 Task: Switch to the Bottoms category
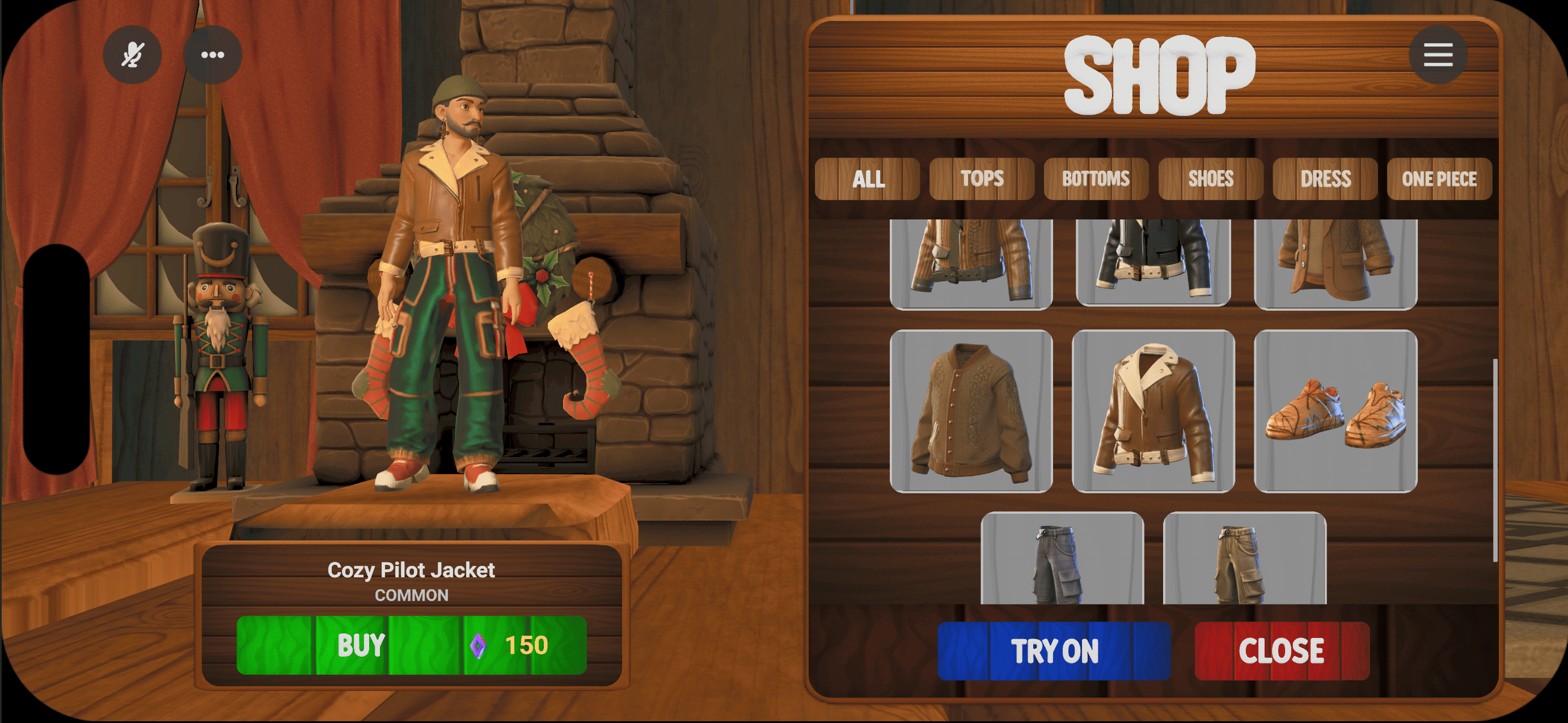(1096, 179)
